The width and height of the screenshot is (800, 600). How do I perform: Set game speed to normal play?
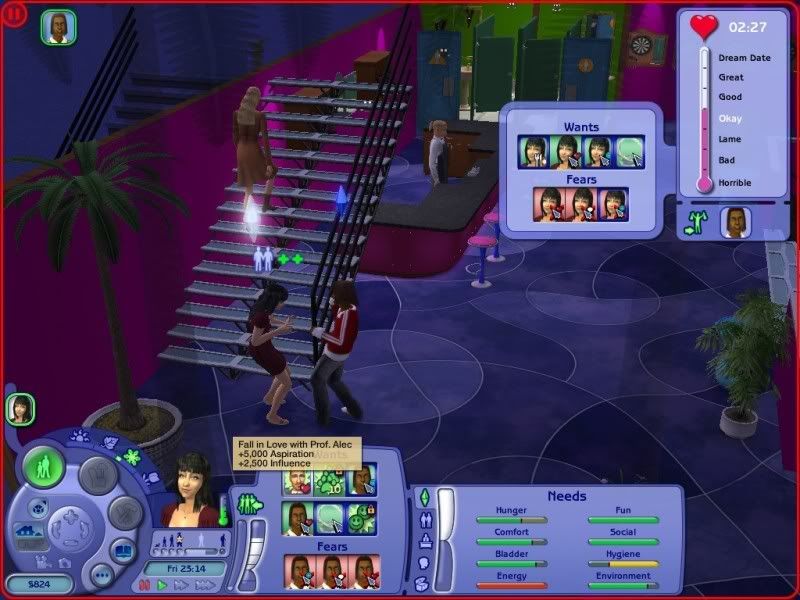[163, 585]
